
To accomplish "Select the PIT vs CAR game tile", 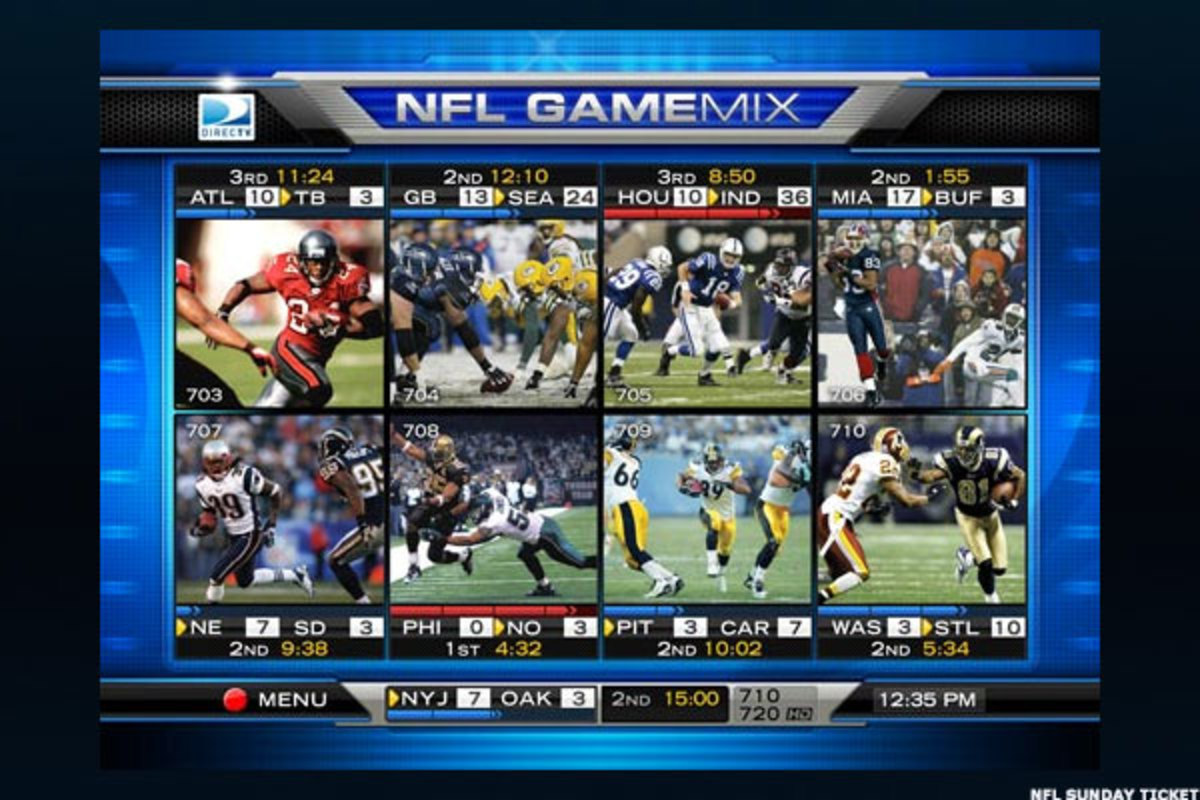I will (708, 510).
